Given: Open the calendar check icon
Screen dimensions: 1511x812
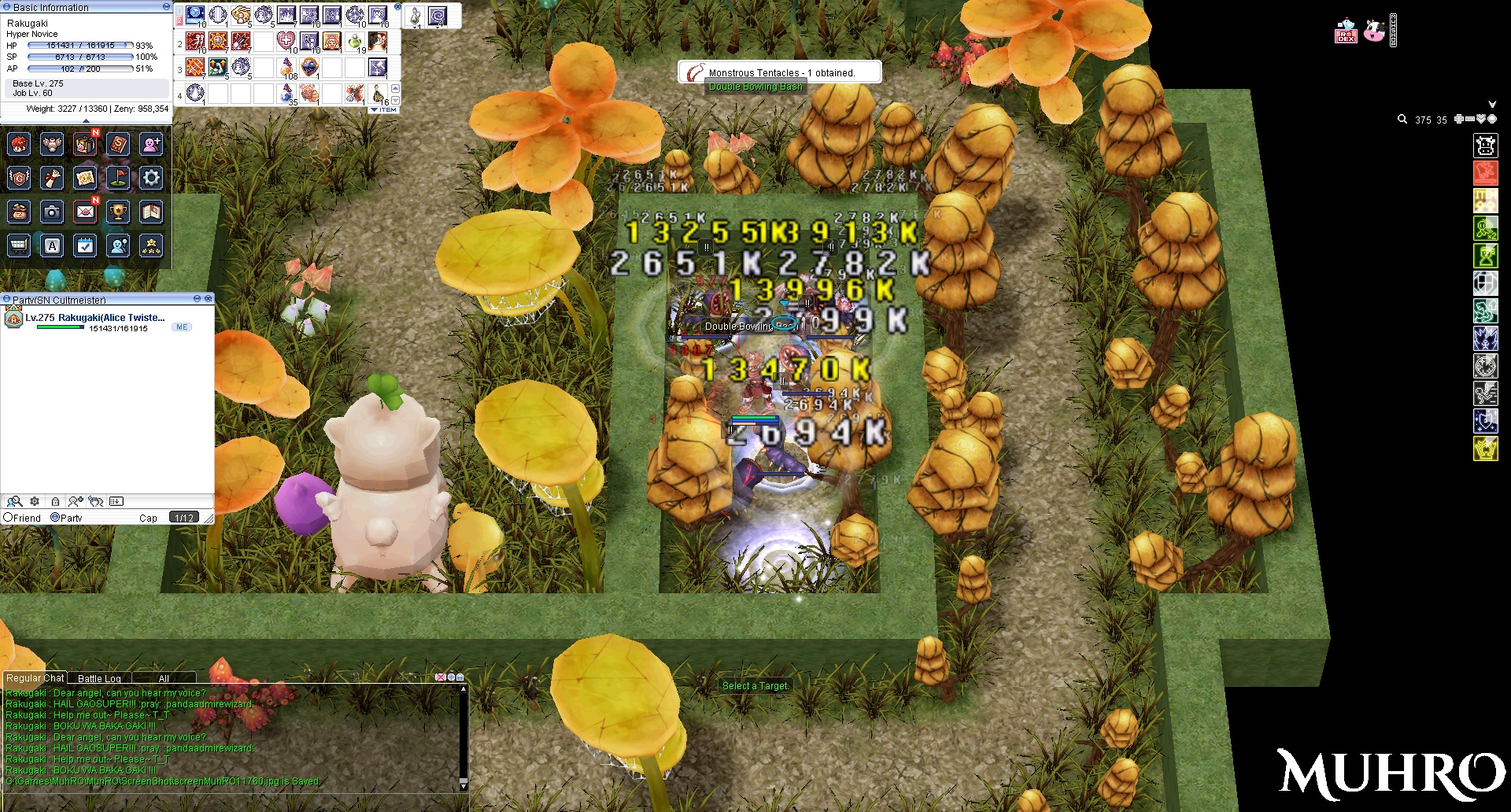Looking at the screenshot, I should point(85,245).
